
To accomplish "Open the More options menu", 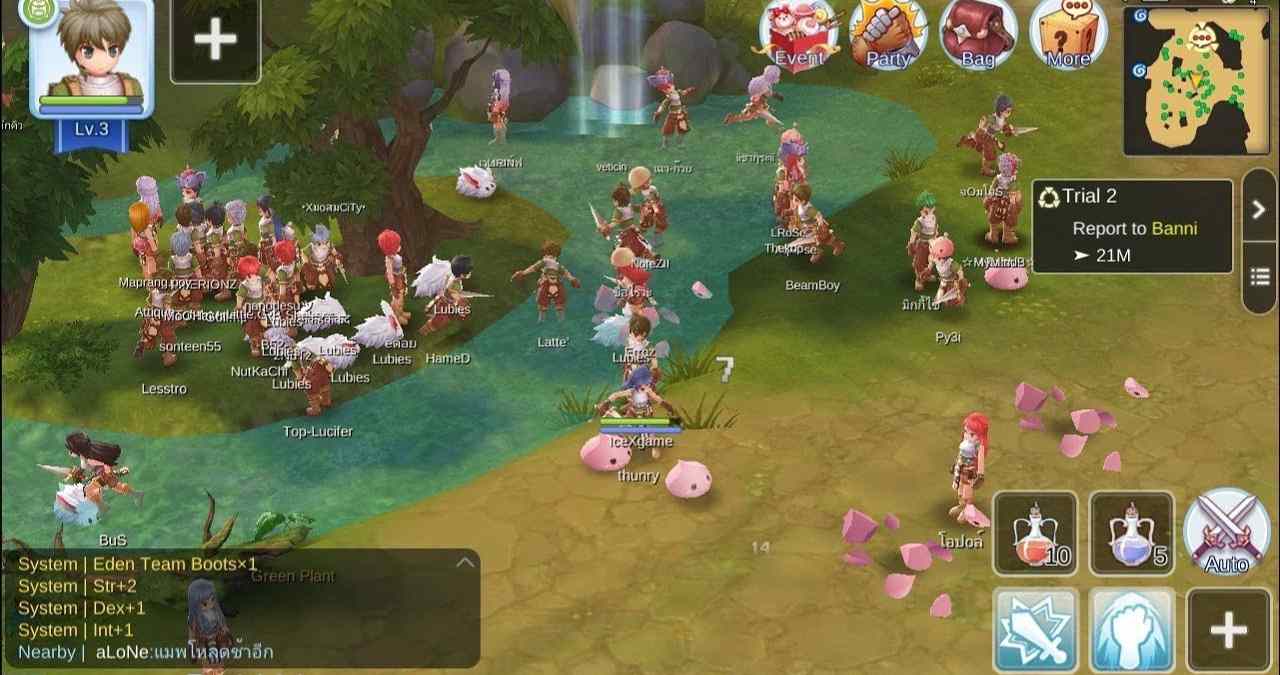I will pyautogui.click(x=1068, y=35).
